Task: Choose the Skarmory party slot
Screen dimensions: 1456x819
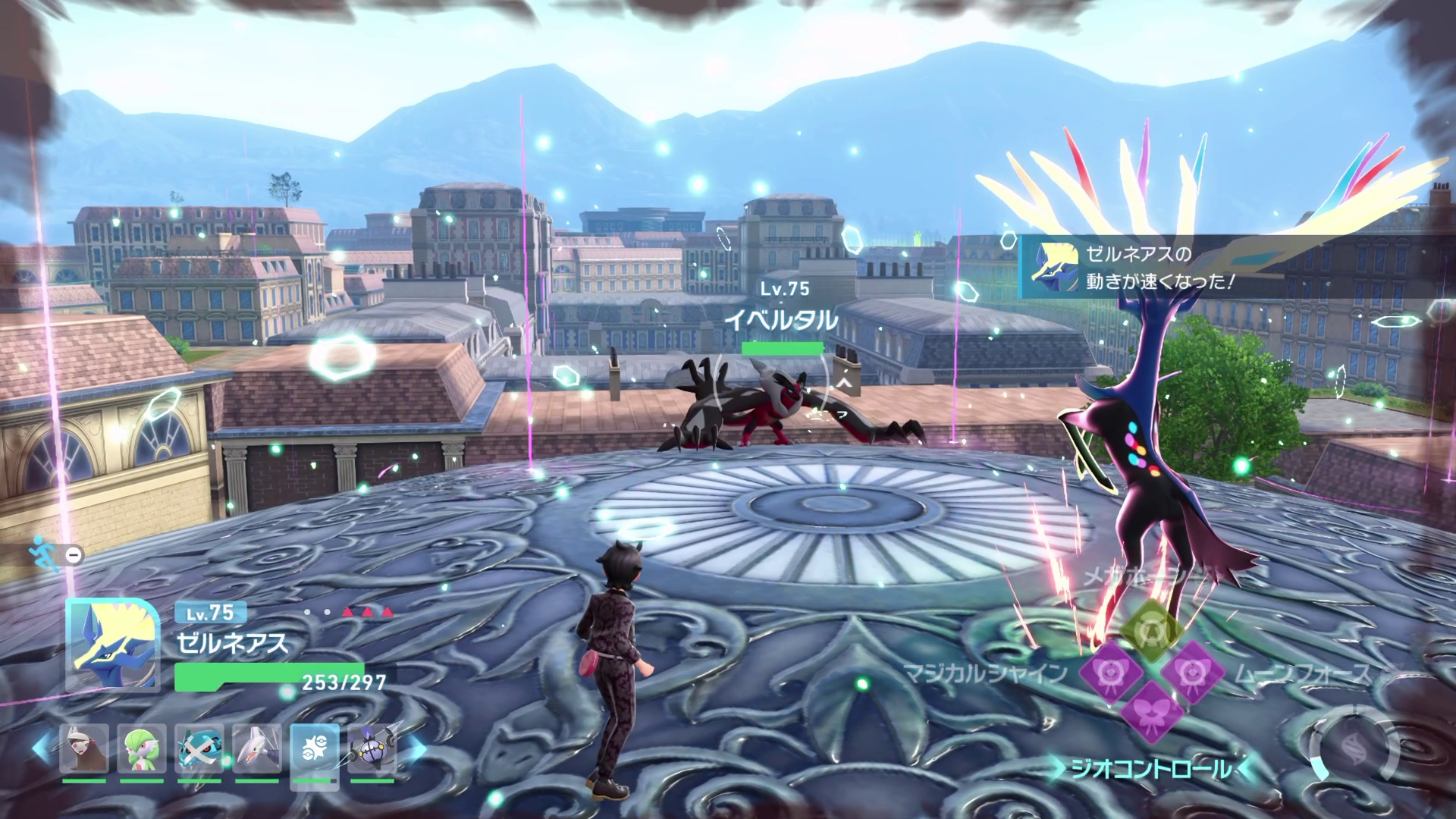Action: pos(257,748)
